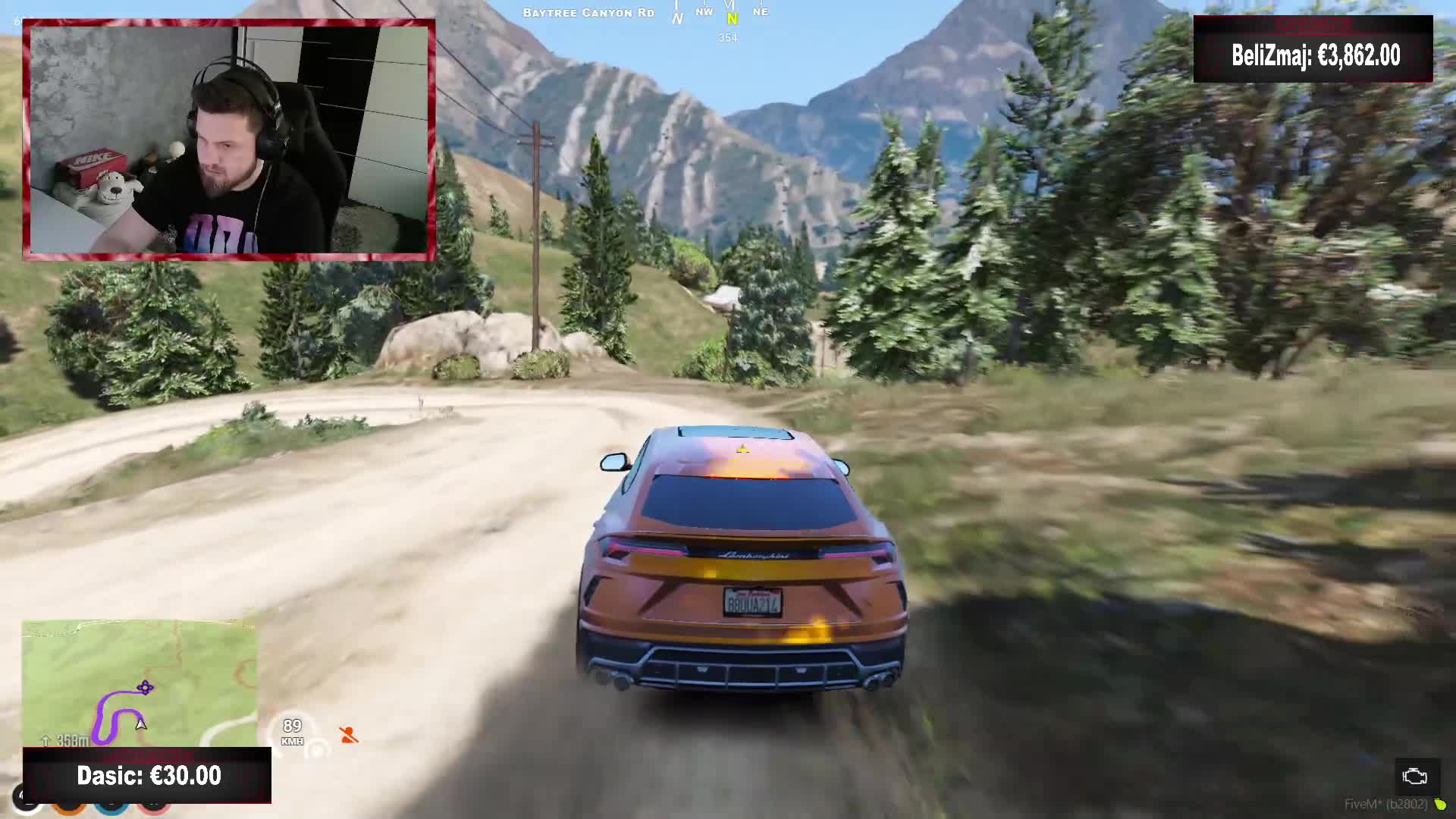1456x819 pixels.
Task: Toggle the orange muted voice icon
Action: (x=349, y=735)
